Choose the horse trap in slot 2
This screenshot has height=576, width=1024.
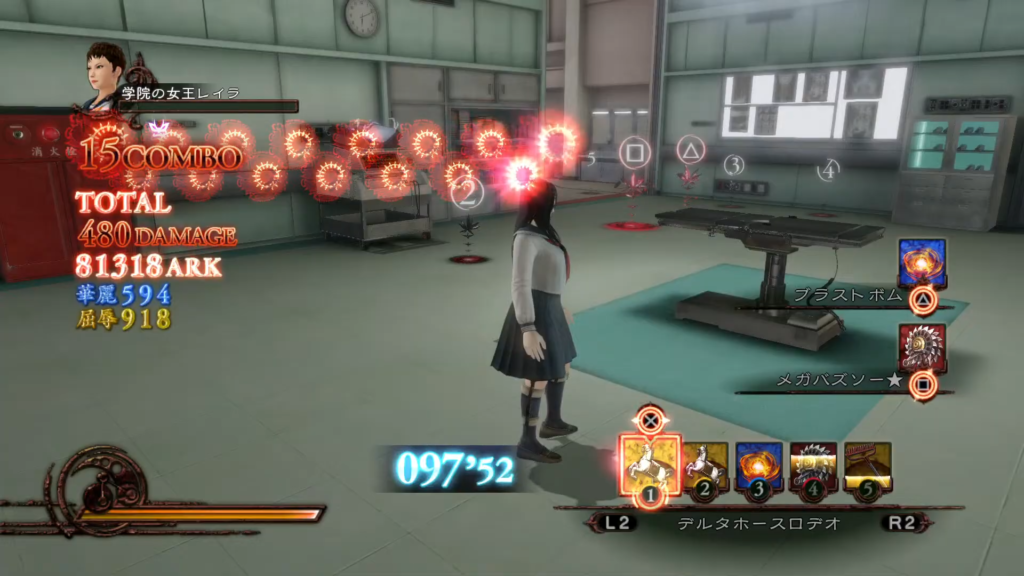(x=706, y=467)
